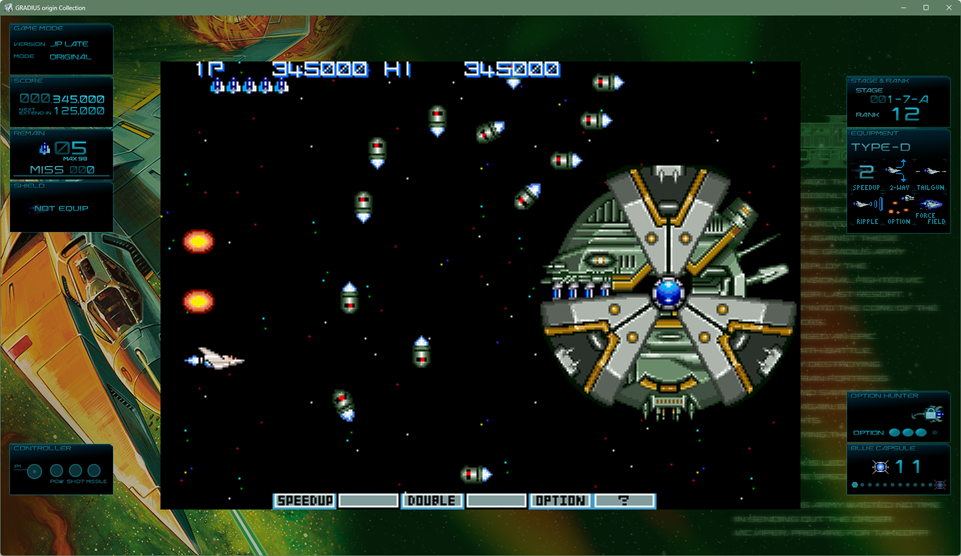The height and width of the screenshot is (556, 961).
Task: Minimize the game window
Action: point(903,8)
